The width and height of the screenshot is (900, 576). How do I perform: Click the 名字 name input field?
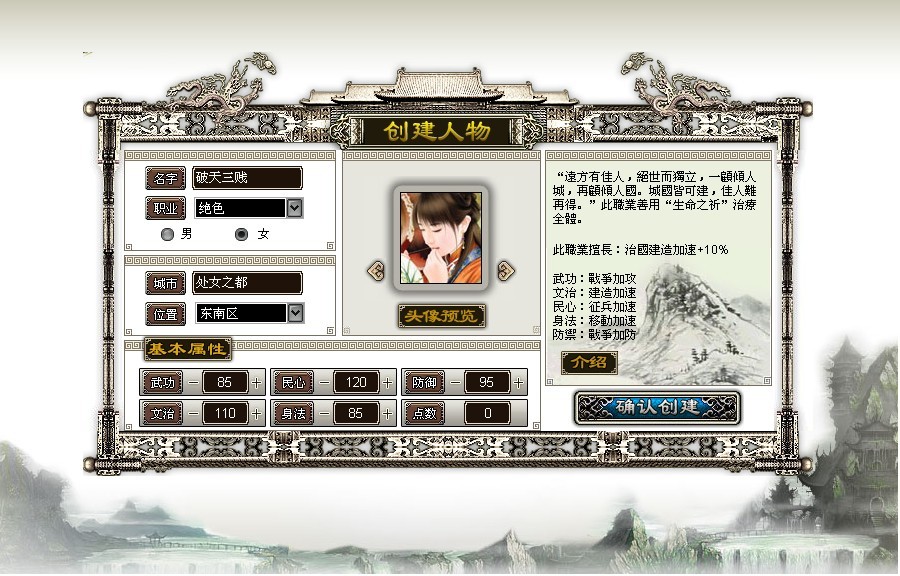(x=247, y=178)
